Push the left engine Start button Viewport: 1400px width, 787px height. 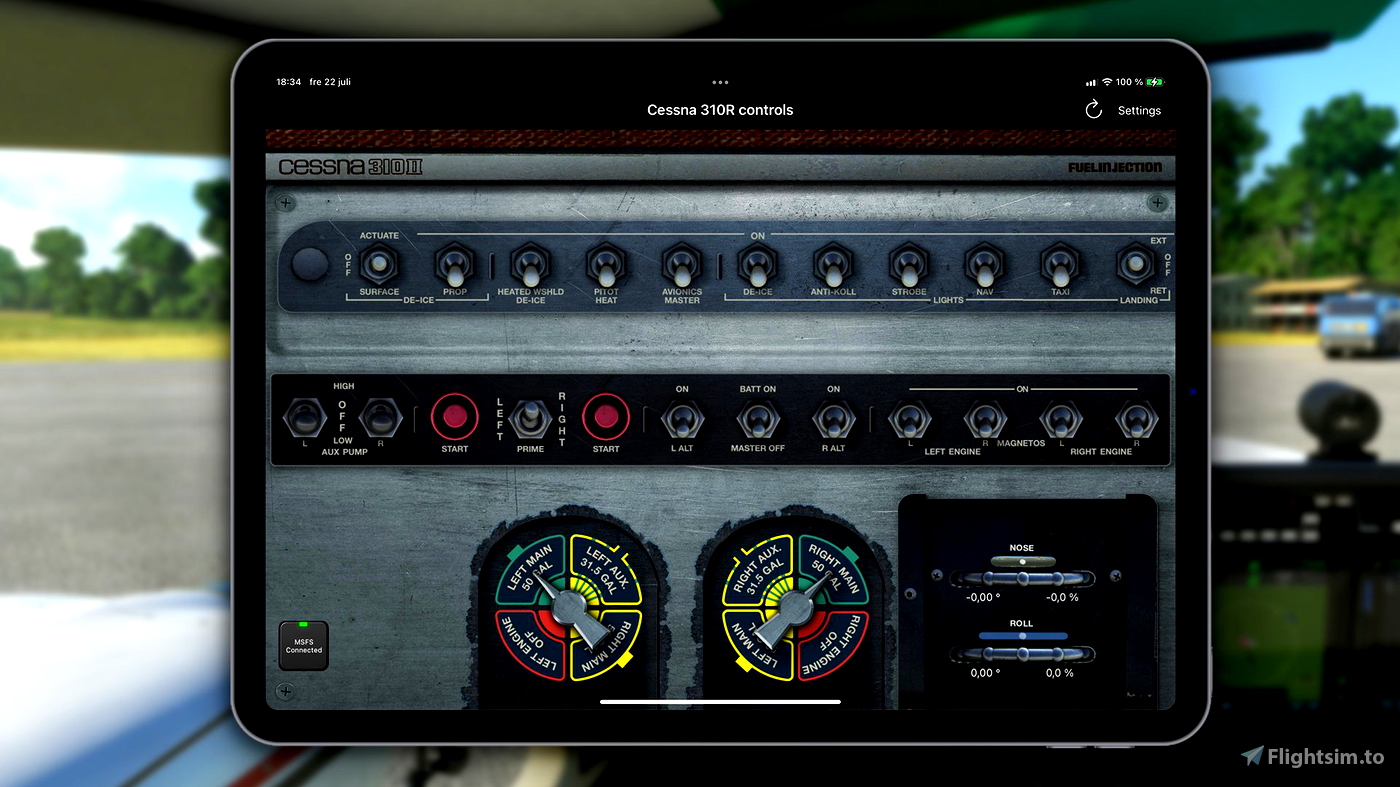(x=454, y=417)
